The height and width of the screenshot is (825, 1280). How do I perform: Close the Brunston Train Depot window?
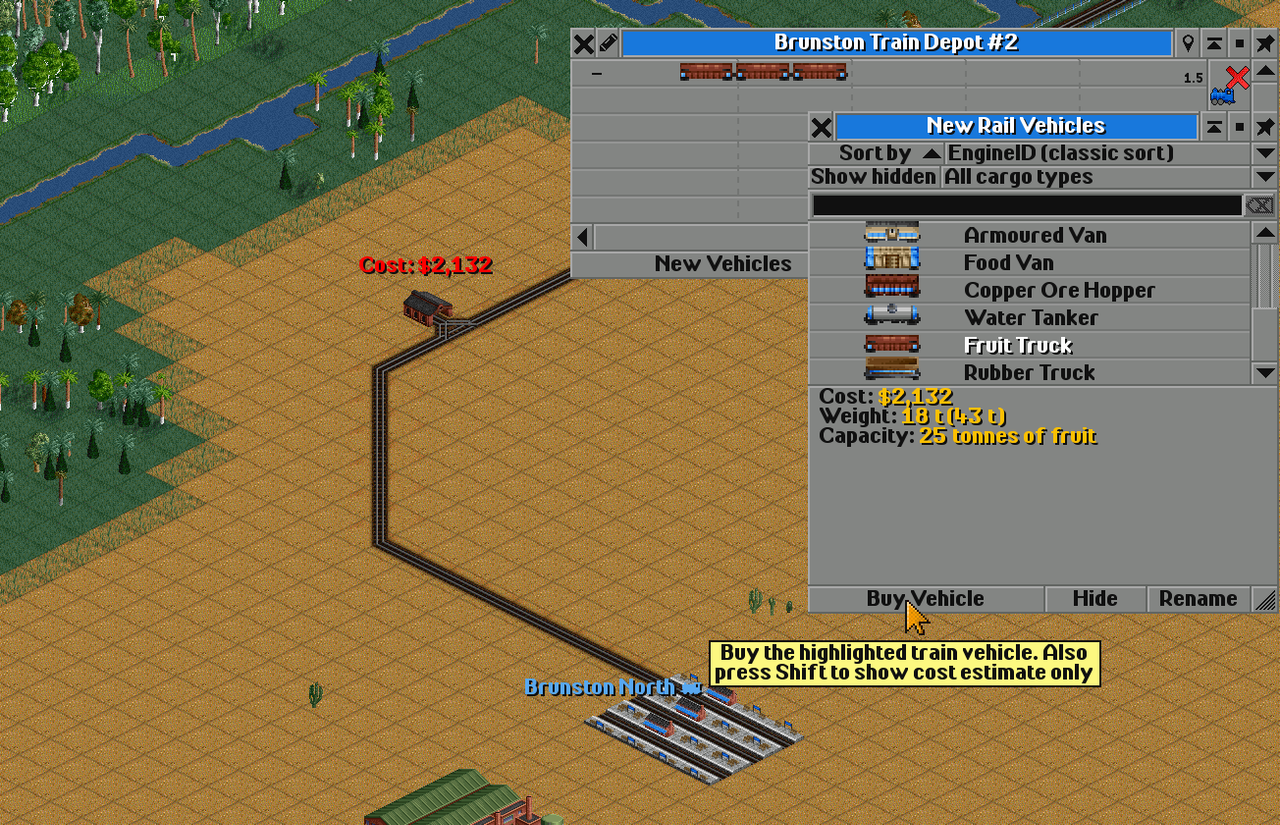pyautogui.click(x=583, y=44)
